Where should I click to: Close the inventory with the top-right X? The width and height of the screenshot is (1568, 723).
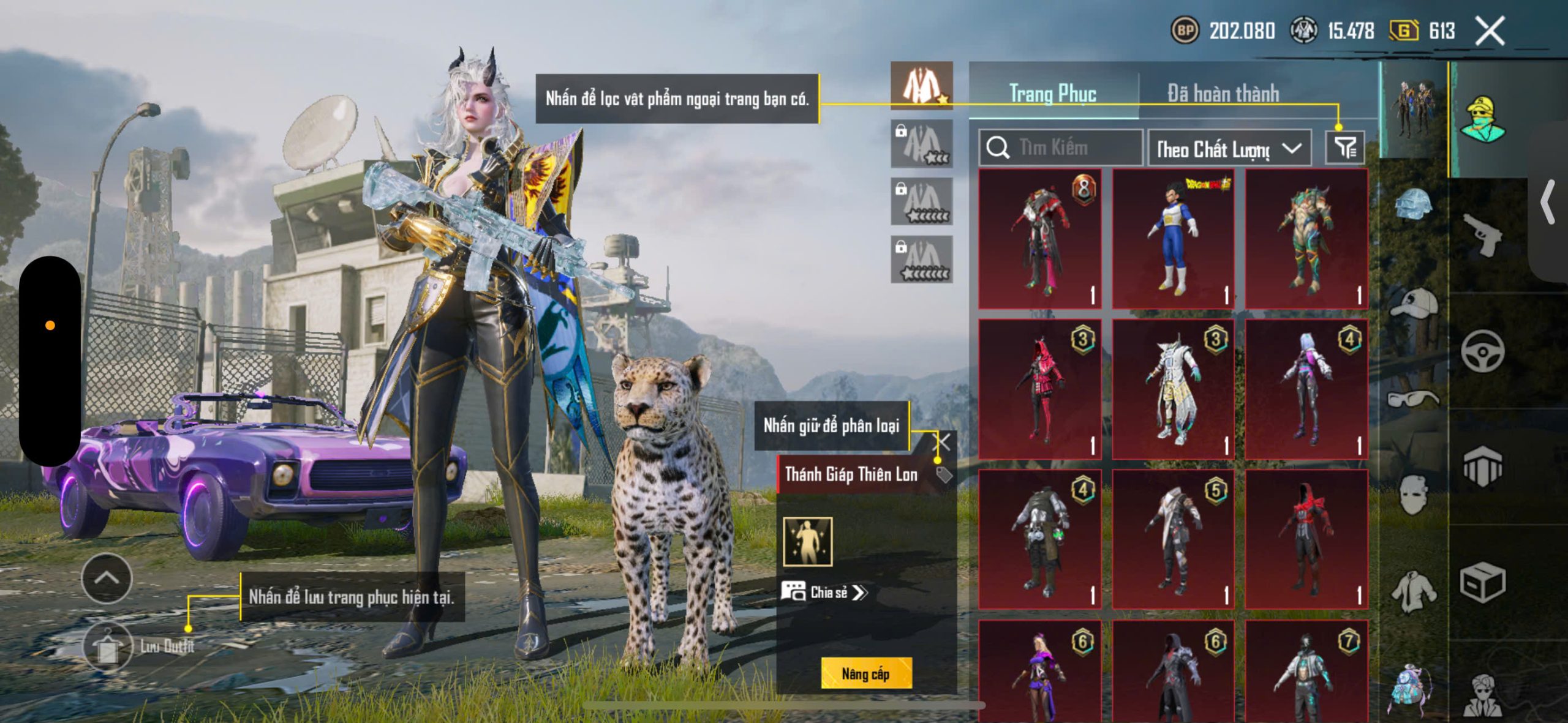[1490, 31]
